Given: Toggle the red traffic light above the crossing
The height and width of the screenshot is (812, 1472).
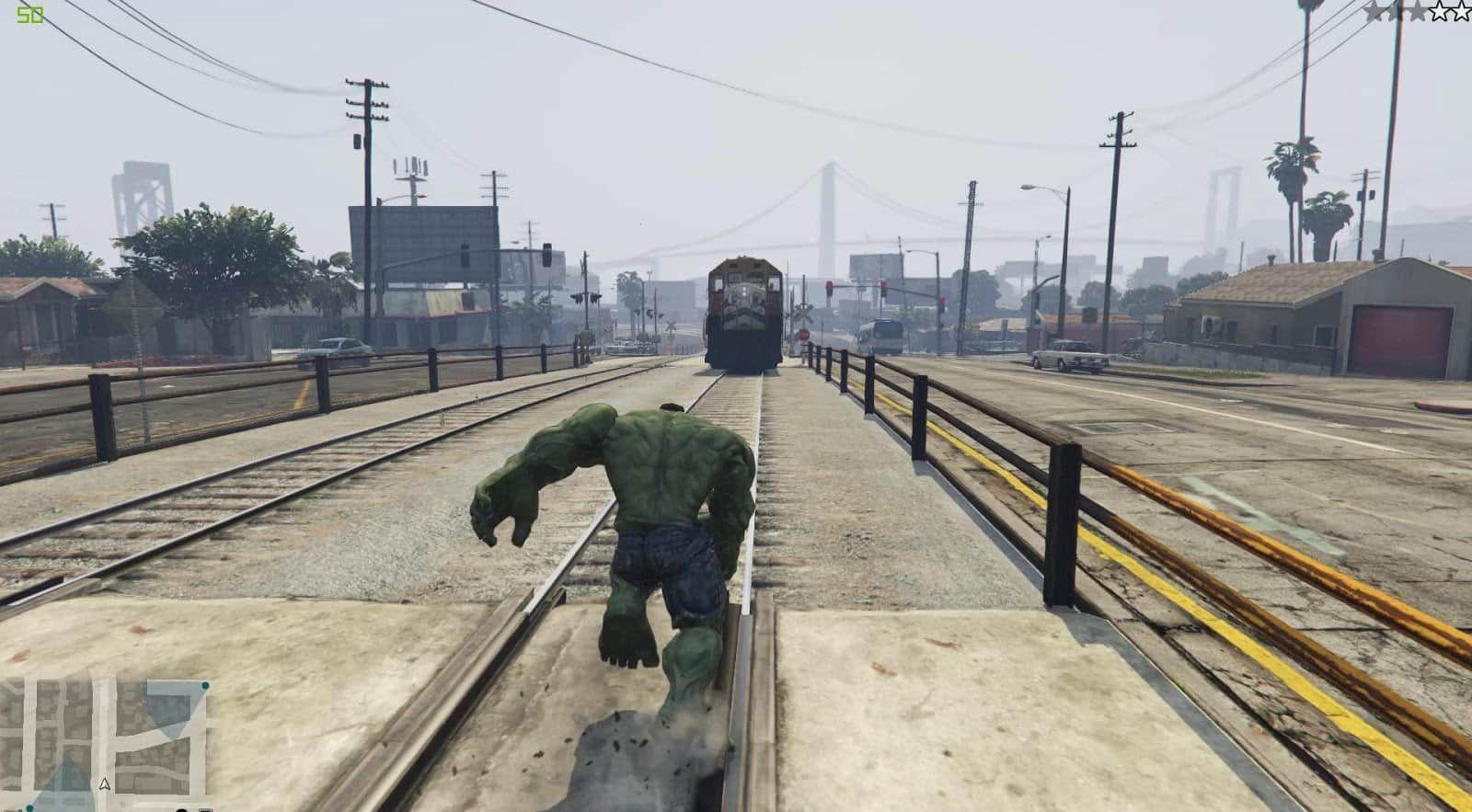Looking at the screenshot, I should click(x=830, y=287).
